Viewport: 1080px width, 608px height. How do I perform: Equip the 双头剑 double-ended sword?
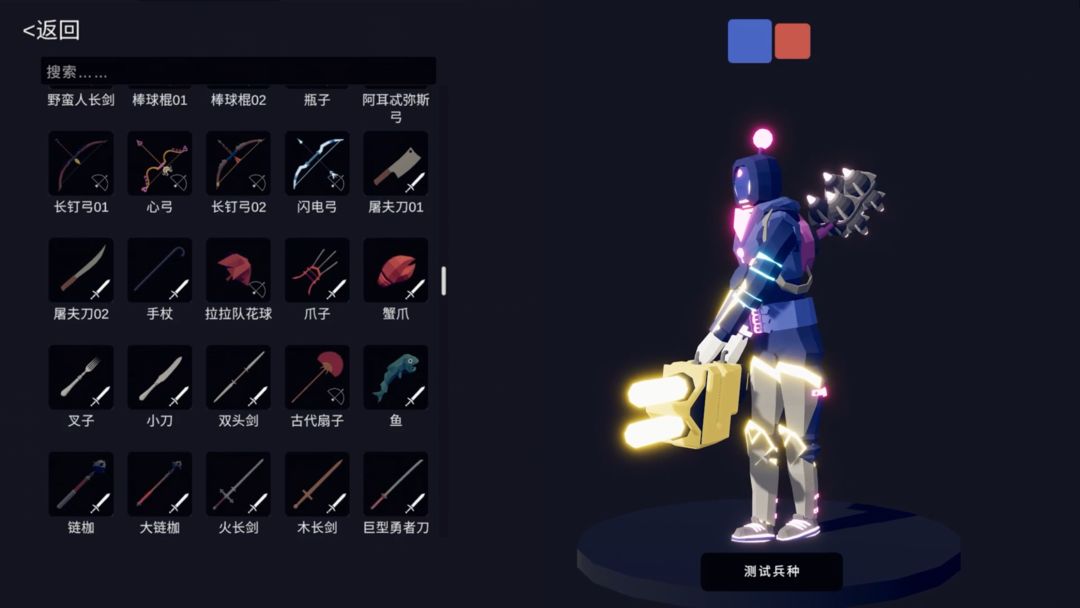pyautogui.click(x=238, y=377)
